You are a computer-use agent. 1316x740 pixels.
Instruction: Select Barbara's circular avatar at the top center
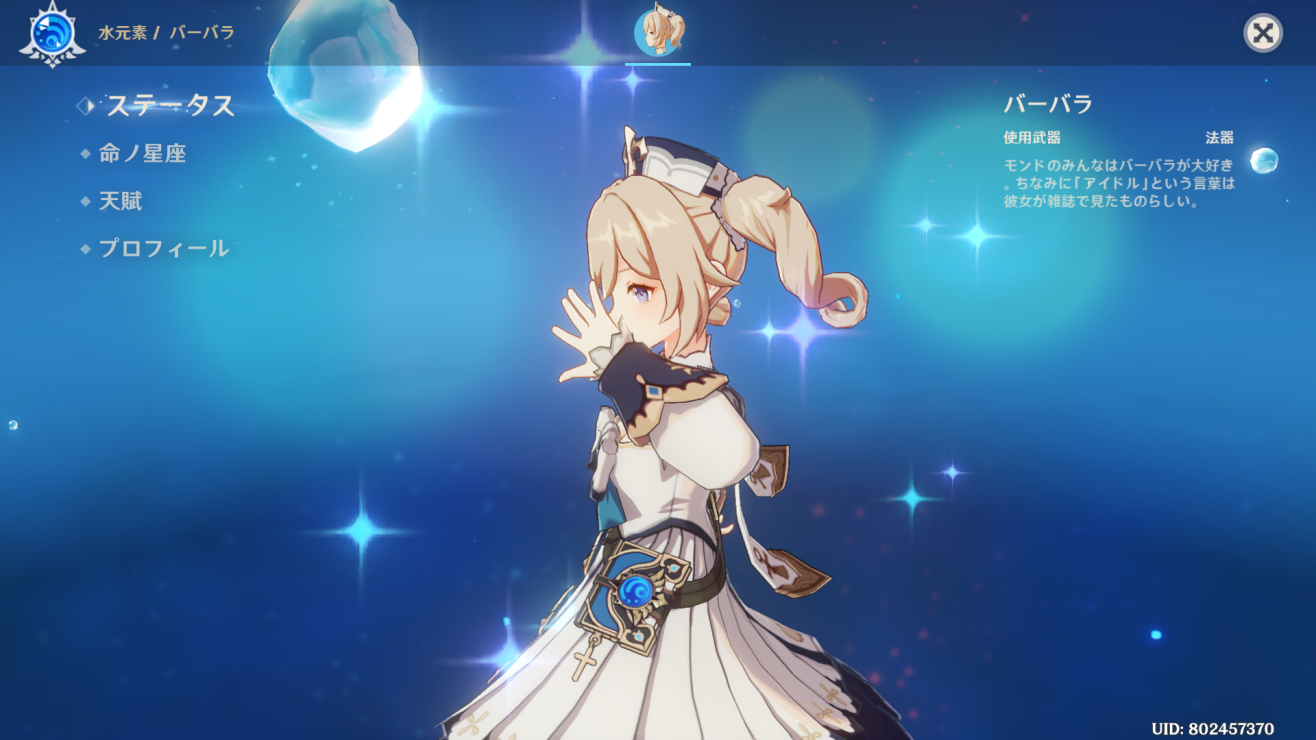point(658,31)
